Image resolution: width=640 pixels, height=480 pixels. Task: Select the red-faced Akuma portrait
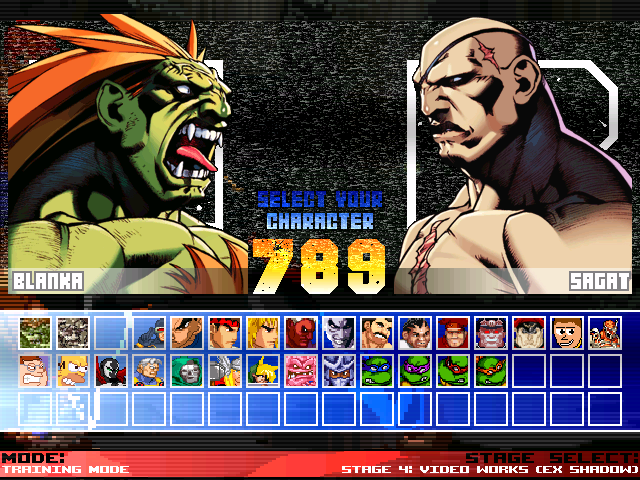pos(301,332)
